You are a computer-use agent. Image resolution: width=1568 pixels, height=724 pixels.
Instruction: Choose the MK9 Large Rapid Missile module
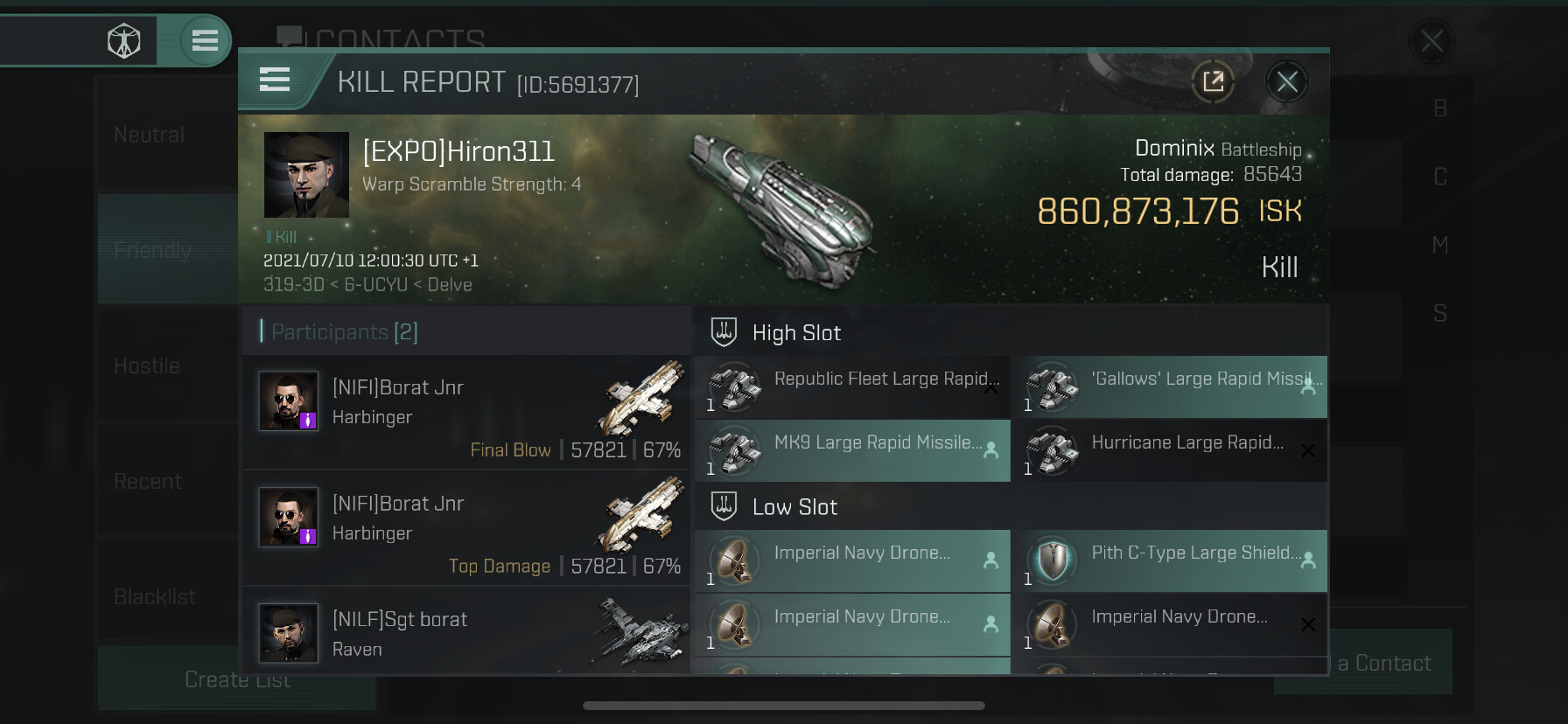click(852, 451)
